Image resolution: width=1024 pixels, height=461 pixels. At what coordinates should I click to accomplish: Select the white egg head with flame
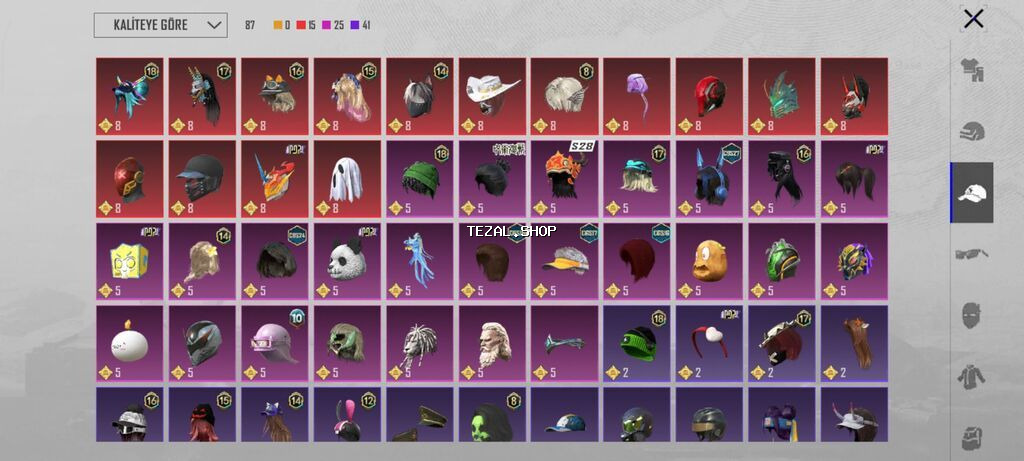click(x=130, y=344)
